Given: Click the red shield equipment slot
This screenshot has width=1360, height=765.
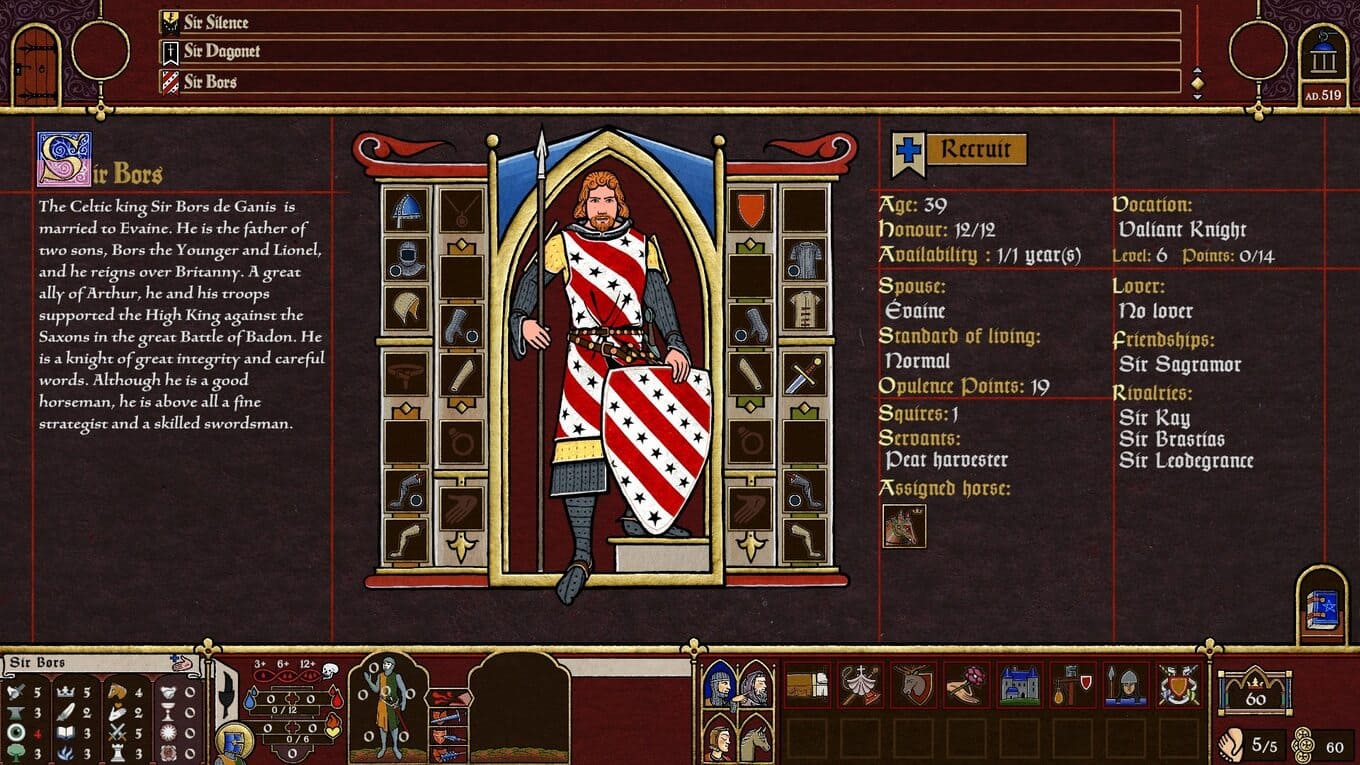Looking at the screenshot, I should click(x=750, y=210).
